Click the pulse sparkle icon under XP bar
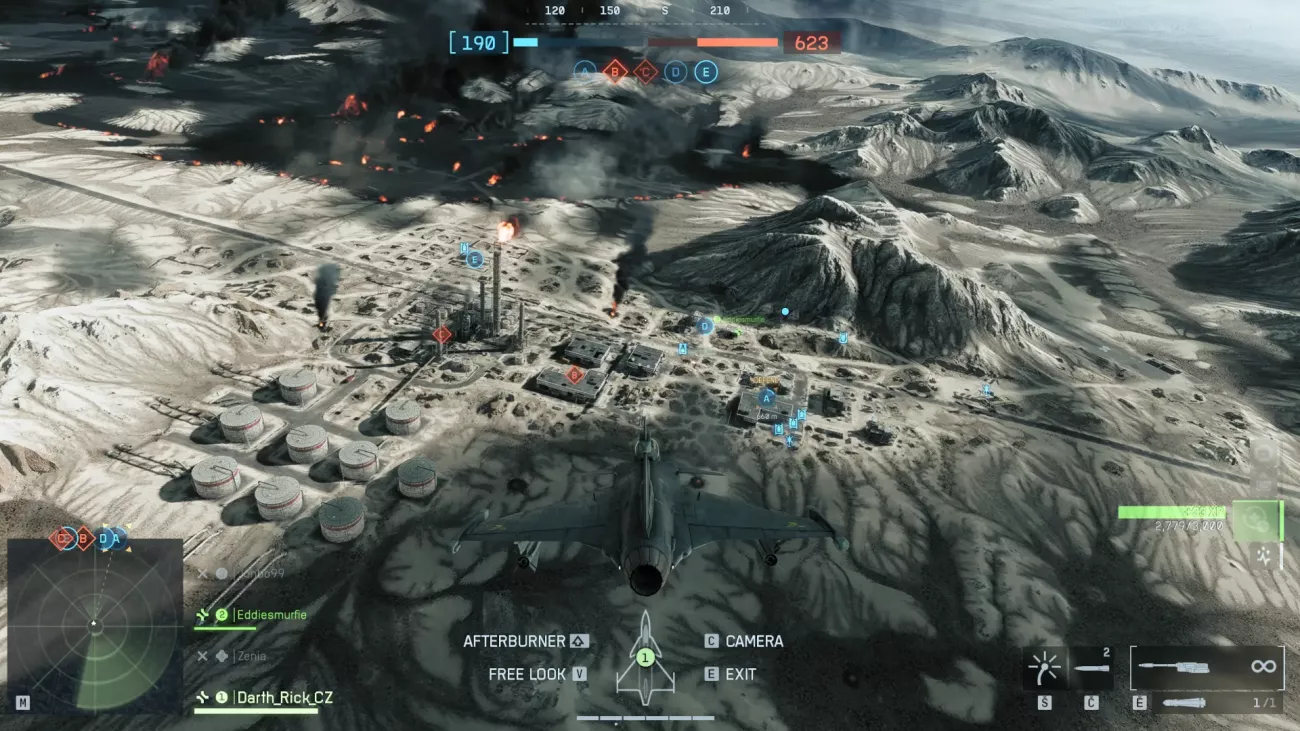Screen dimensions: 1300x731 [1262, 554]
